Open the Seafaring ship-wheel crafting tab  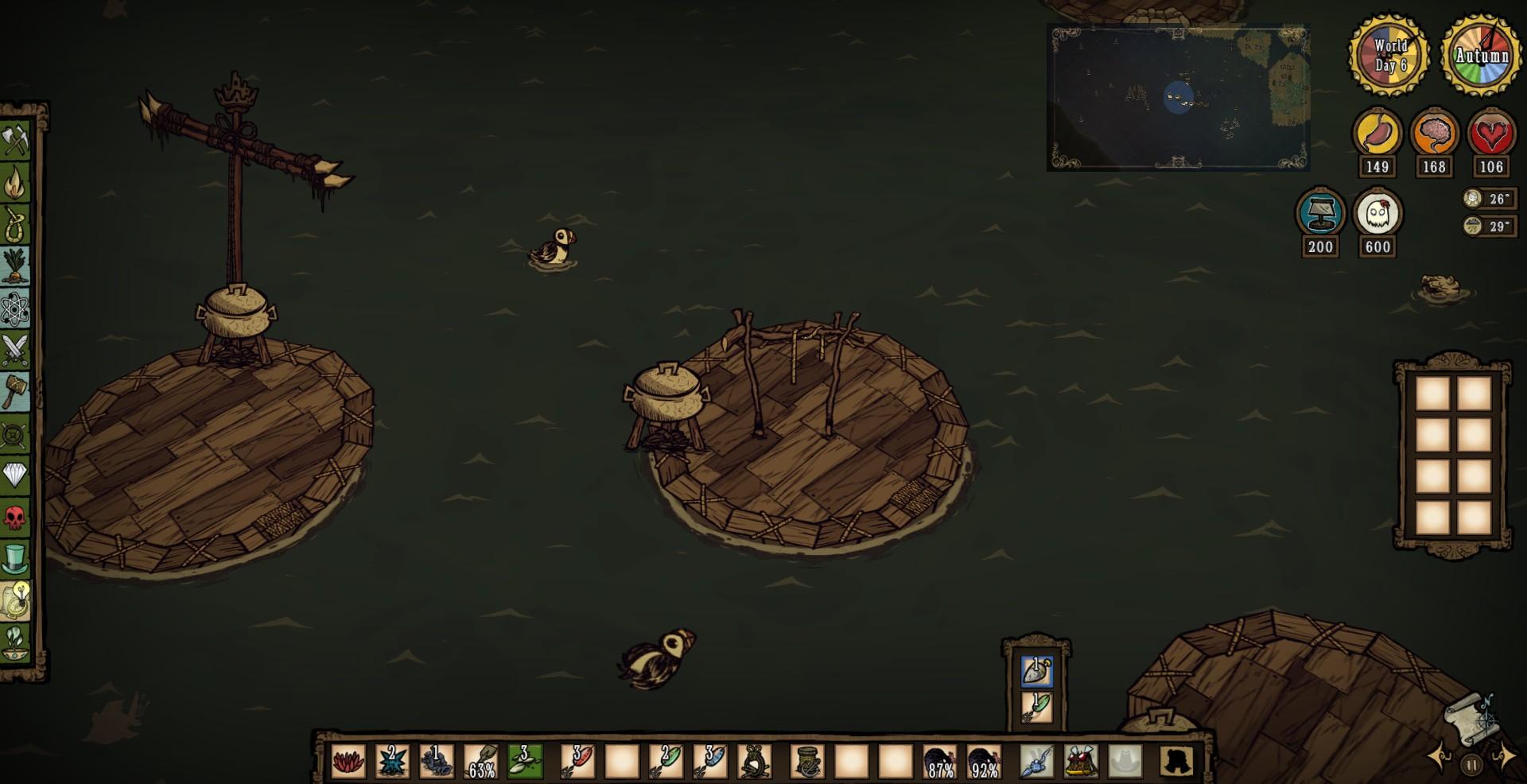coord(15,434)
